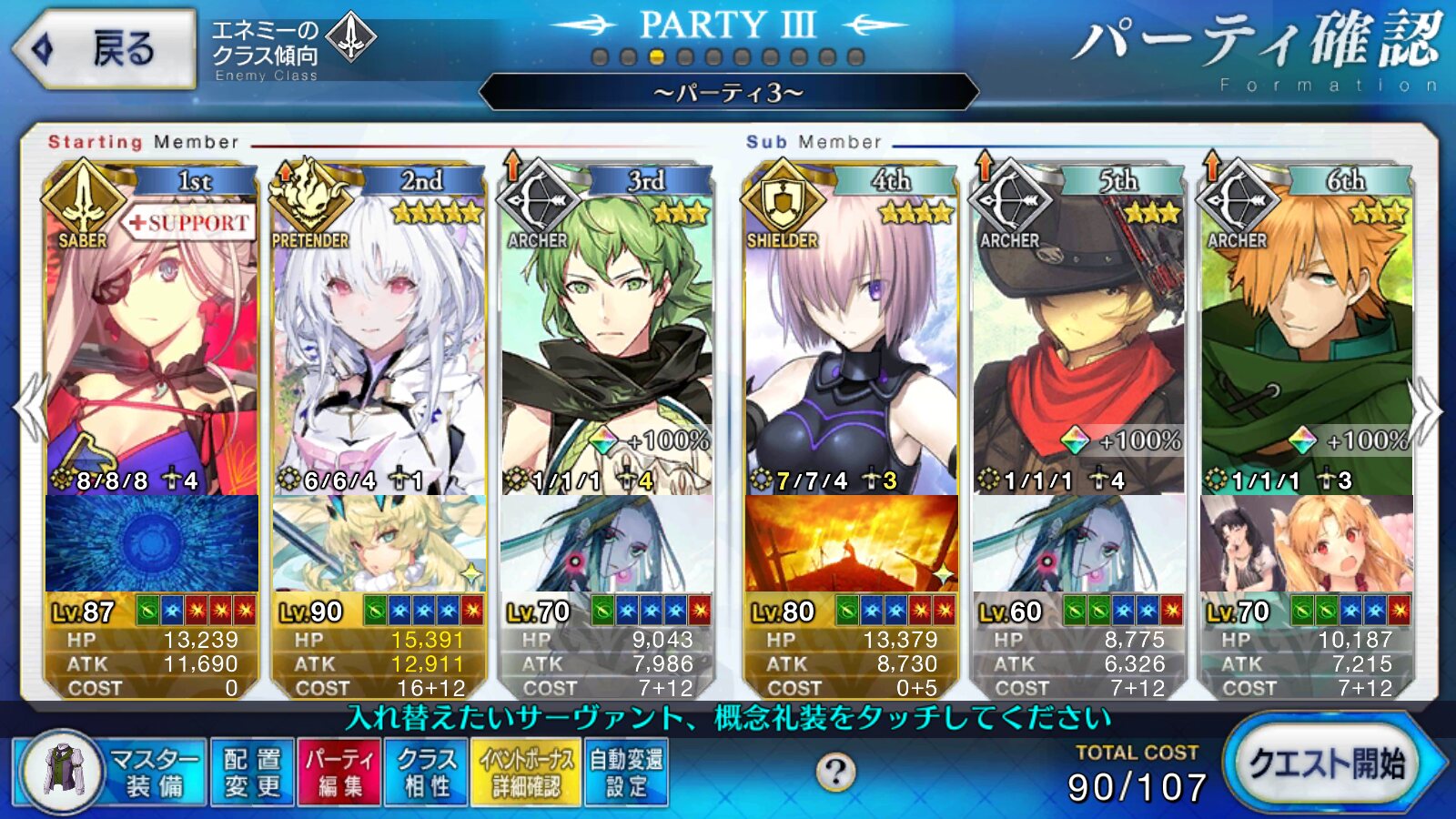The height and width of the screenshot is (819, 1456).
Task: Select the Shielder's fiery craft essence
Action: coord(851,543)
